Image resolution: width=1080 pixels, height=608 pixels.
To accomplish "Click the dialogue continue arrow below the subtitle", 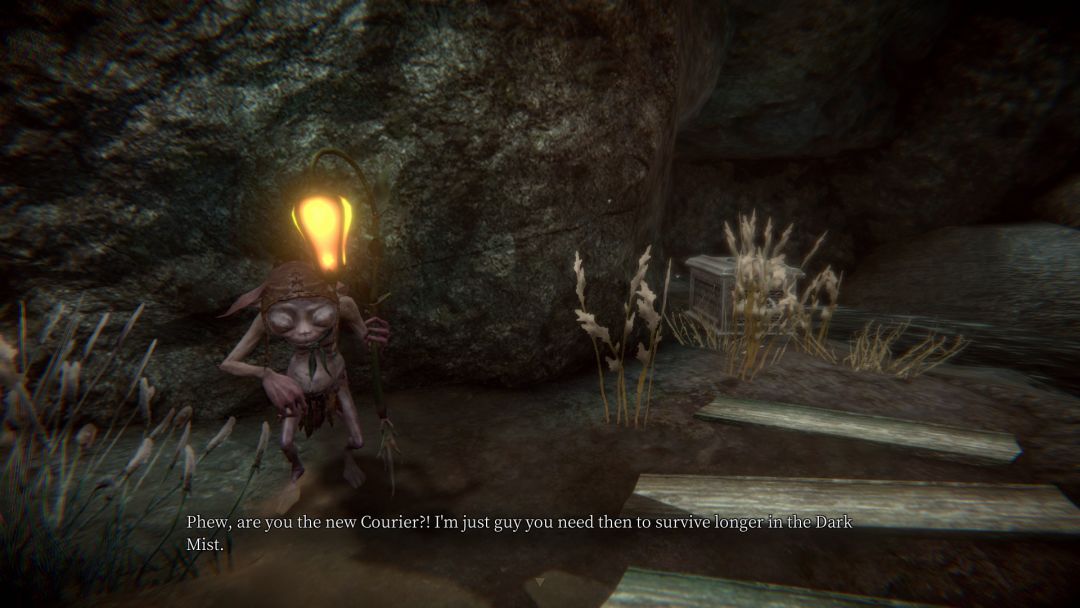I will coord(541,579).
